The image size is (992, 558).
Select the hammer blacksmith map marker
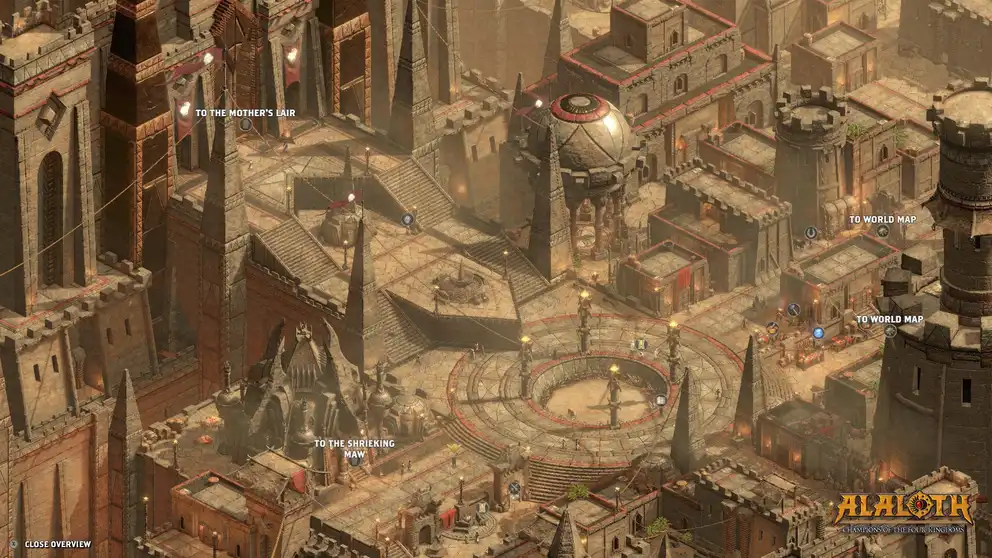tap(793, 310)
